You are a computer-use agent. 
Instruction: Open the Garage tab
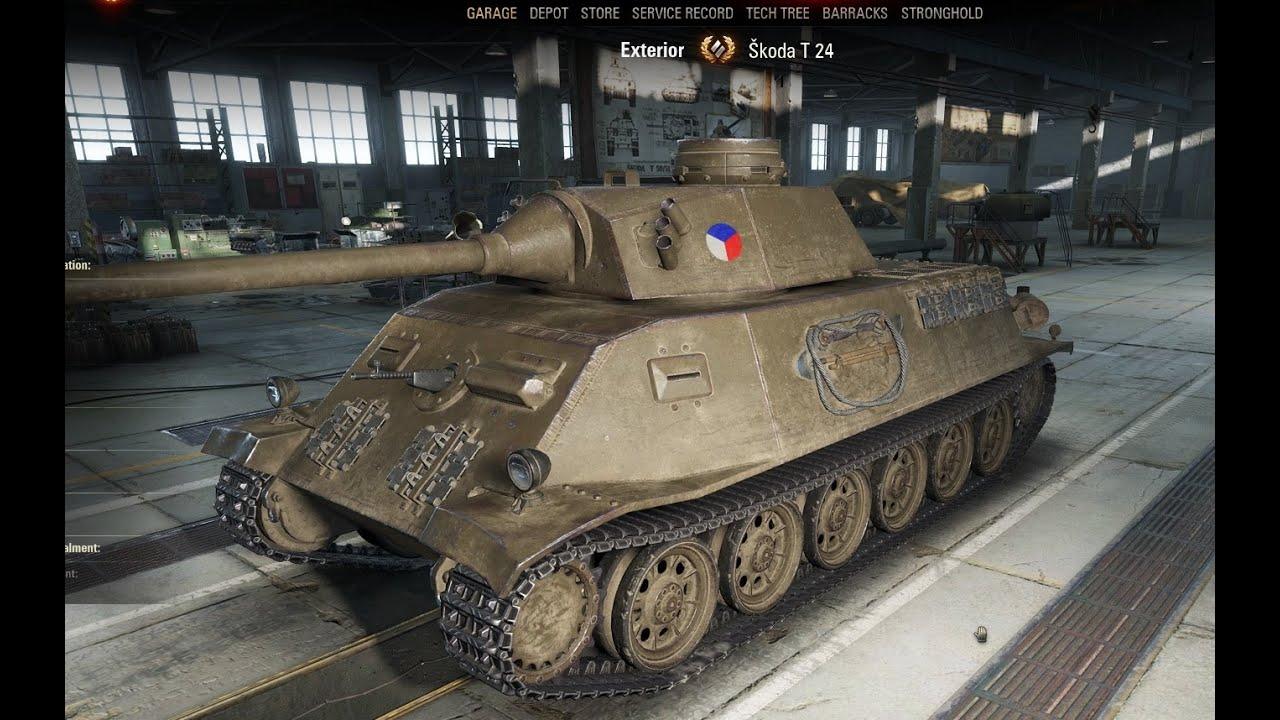[491, 13]
